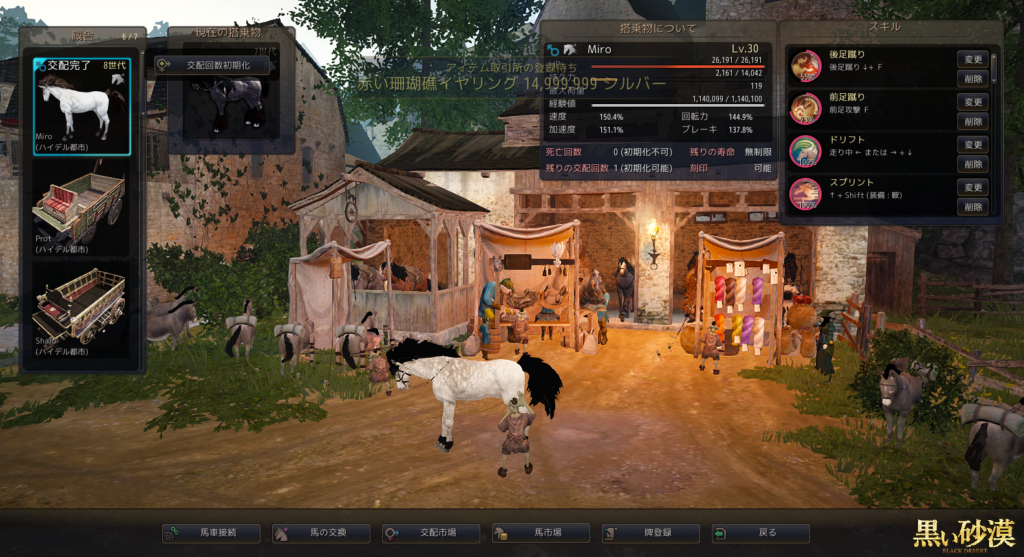1024x557 pixels.
Task: Delete the 後足蹴り skill with 削除
Action: tap(973, 78)
